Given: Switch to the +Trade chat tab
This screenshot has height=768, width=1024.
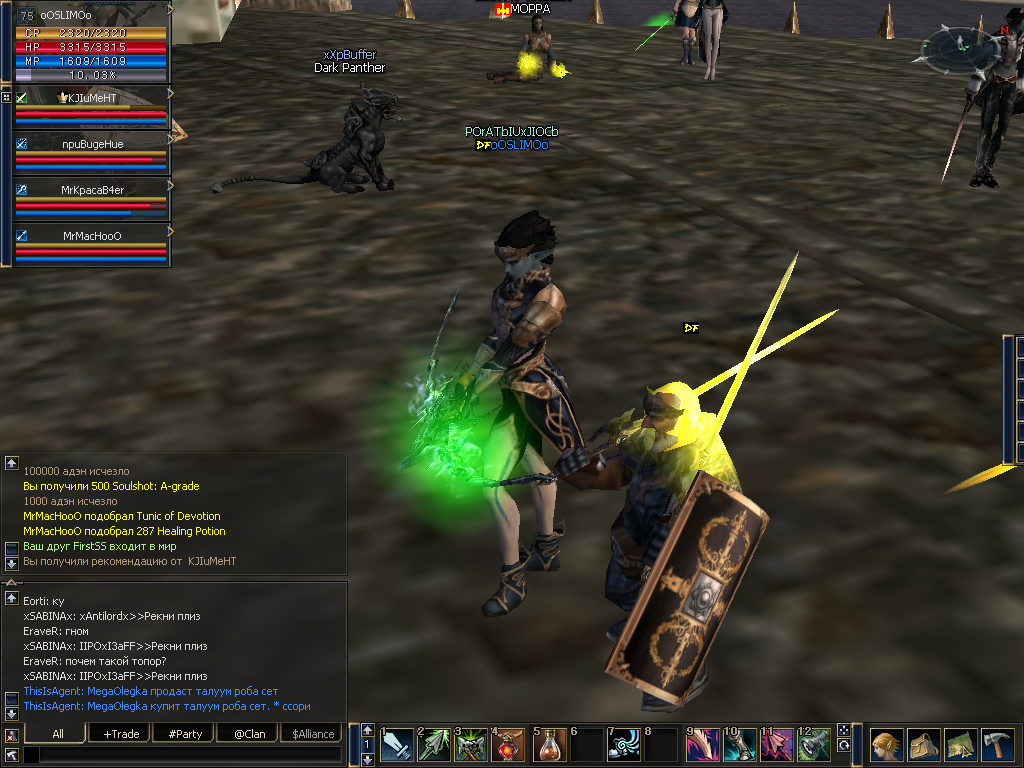Looking at the screenshot, I should [x=121, y=734].
